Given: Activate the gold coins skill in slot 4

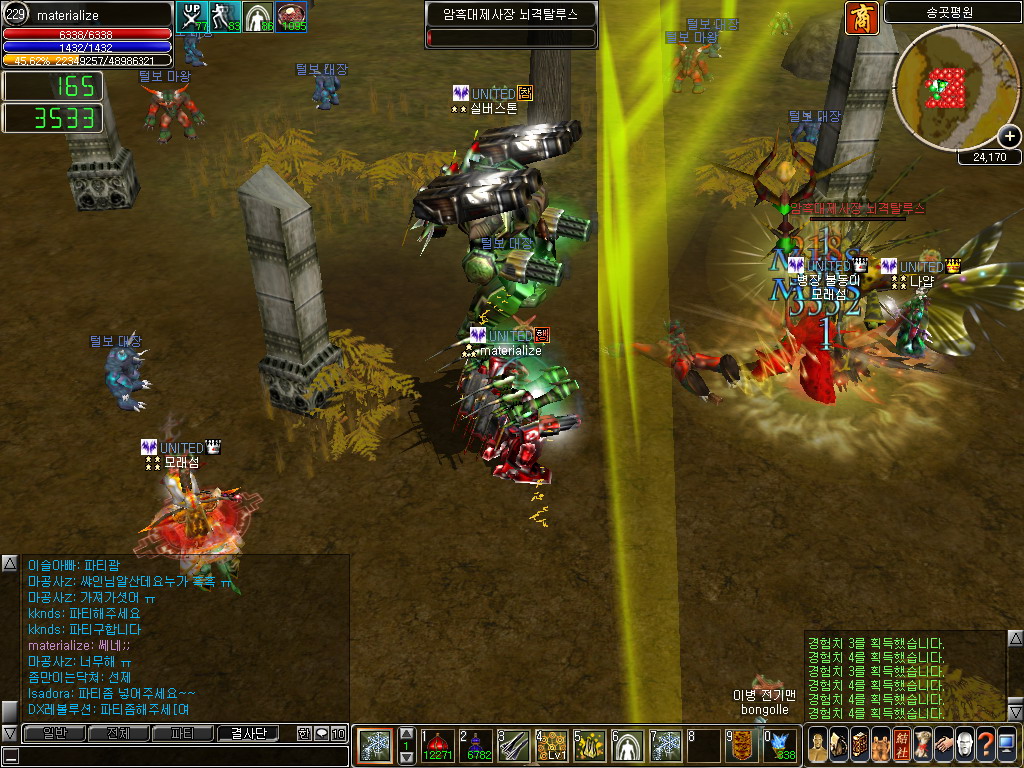Looking at the screenshot, I should (552, 746).
